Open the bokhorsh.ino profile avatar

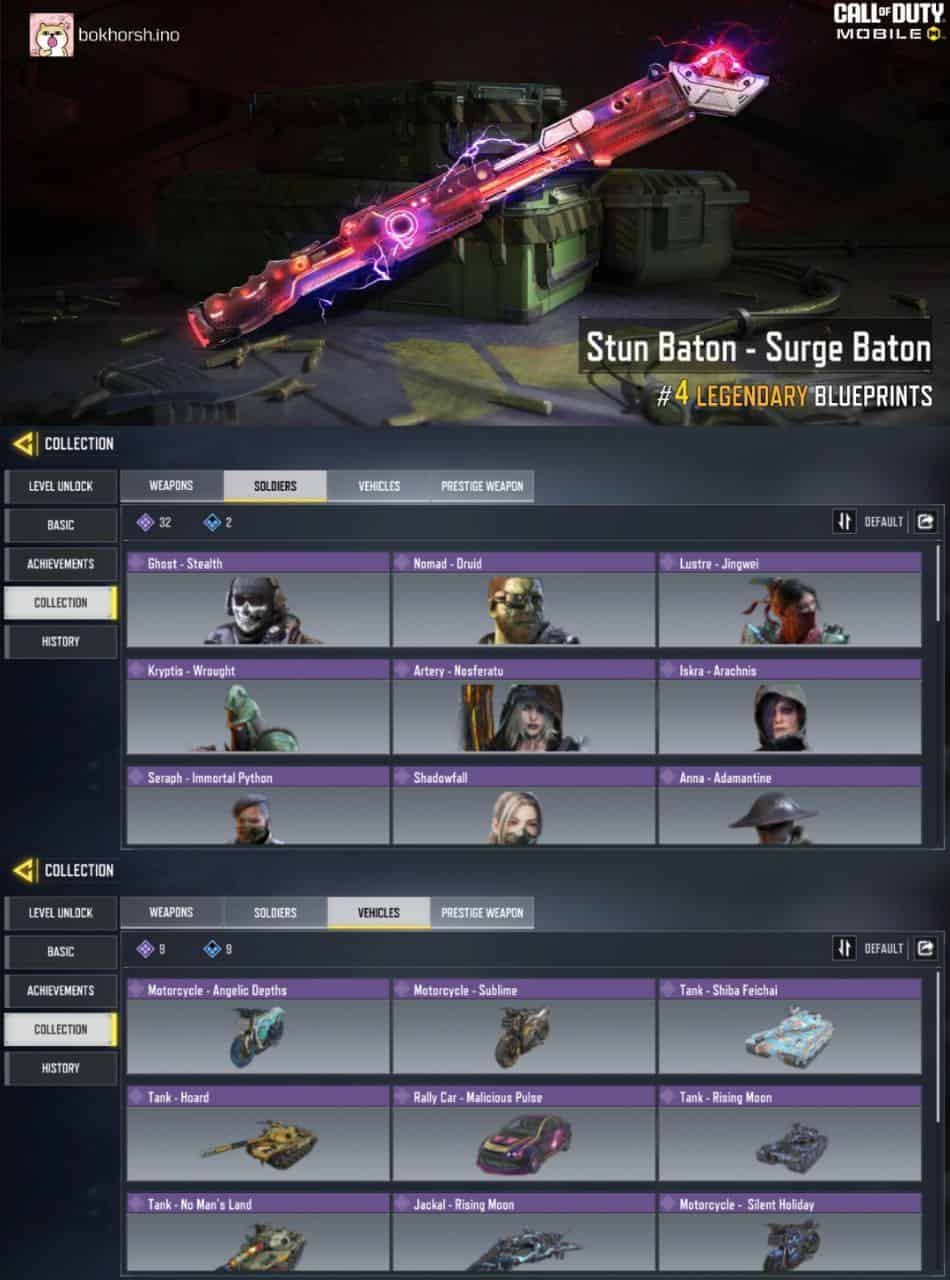(49, 34)
